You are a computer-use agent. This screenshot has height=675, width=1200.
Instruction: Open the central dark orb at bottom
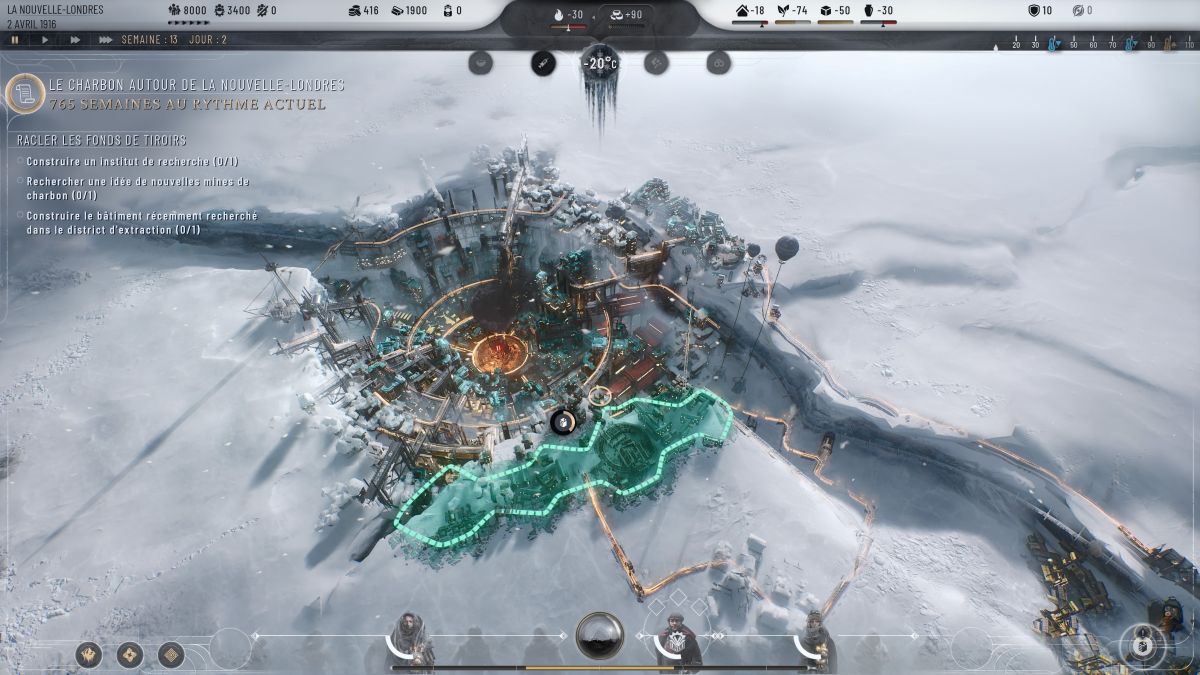[600, 636]
